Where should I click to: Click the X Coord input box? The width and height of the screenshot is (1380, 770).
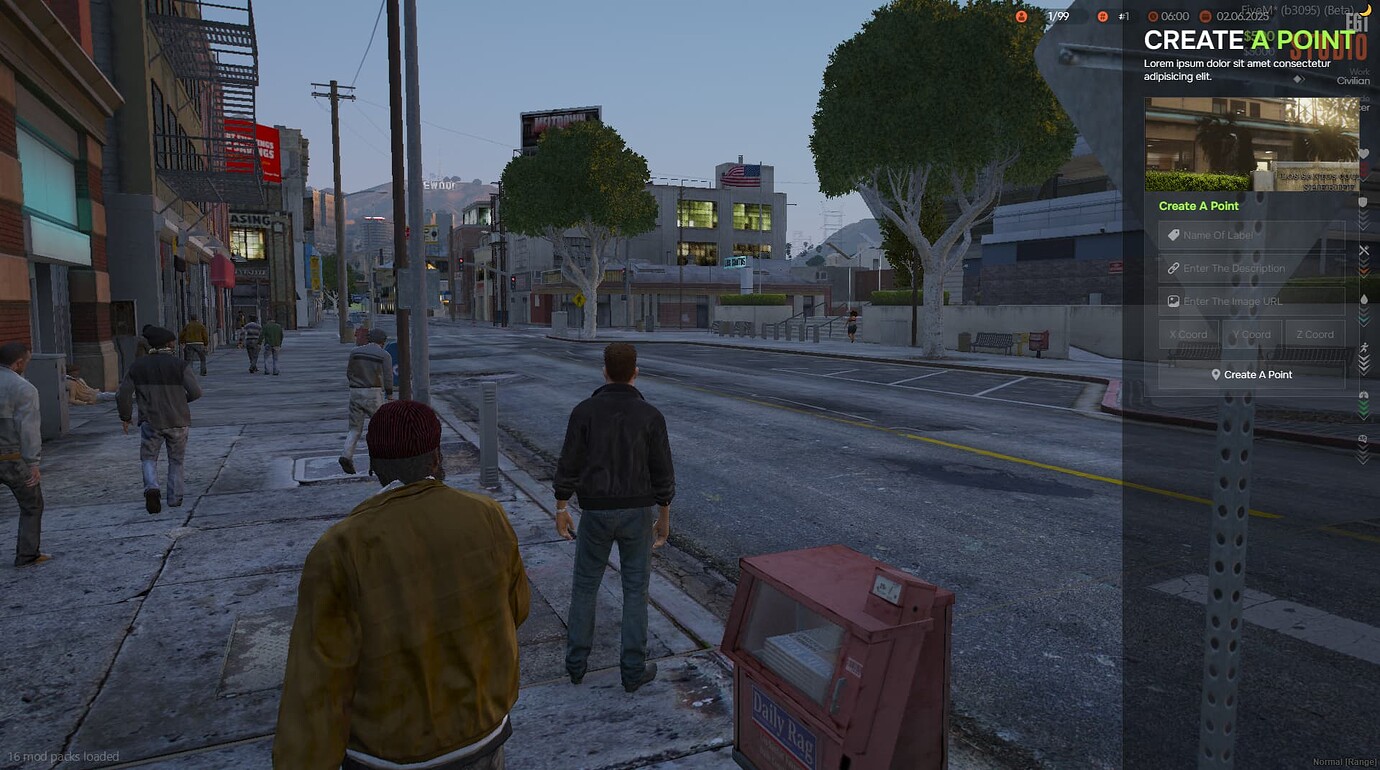click(x=1188, y=335)
